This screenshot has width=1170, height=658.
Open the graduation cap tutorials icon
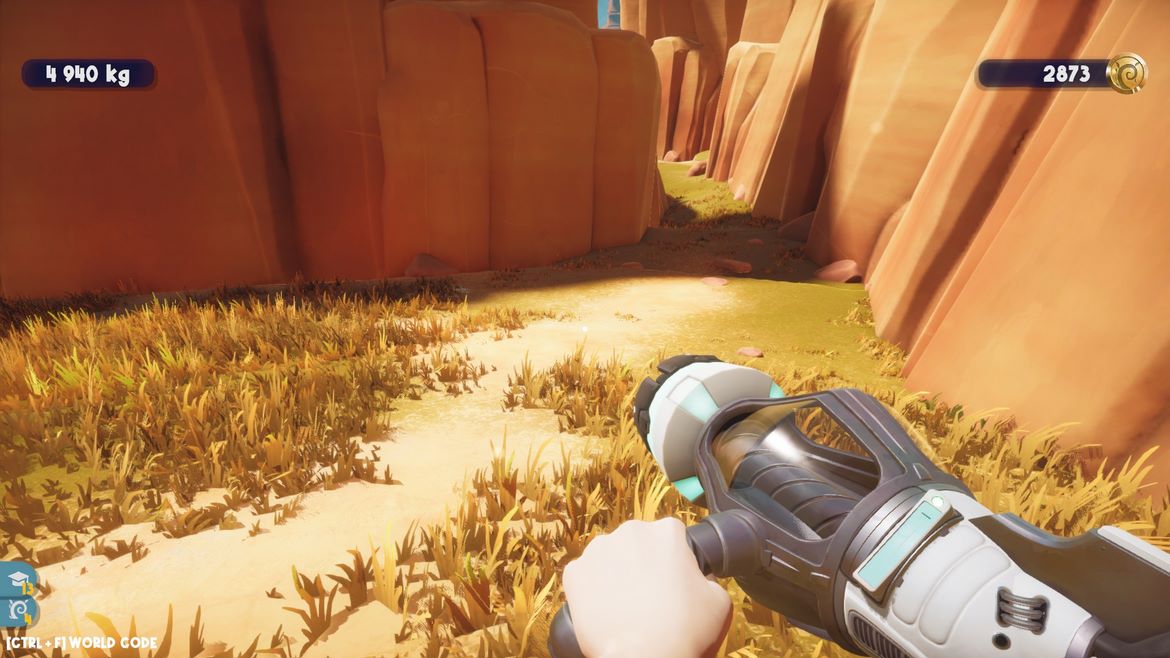[17, 579]
